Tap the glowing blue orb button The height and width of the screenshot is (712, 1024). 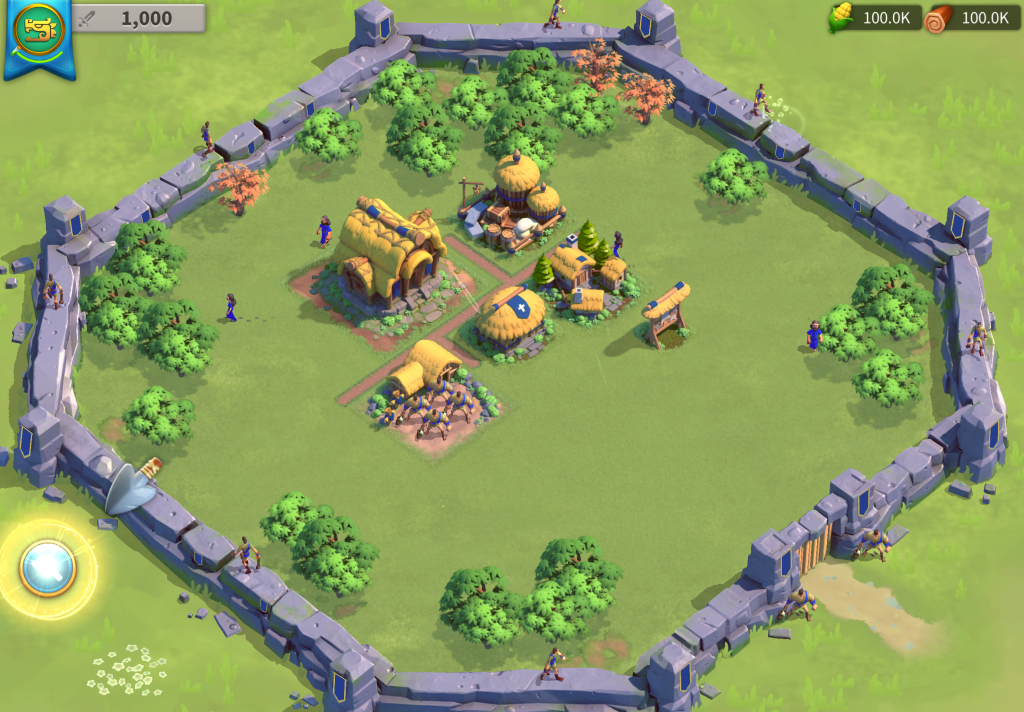pos(47,568)
